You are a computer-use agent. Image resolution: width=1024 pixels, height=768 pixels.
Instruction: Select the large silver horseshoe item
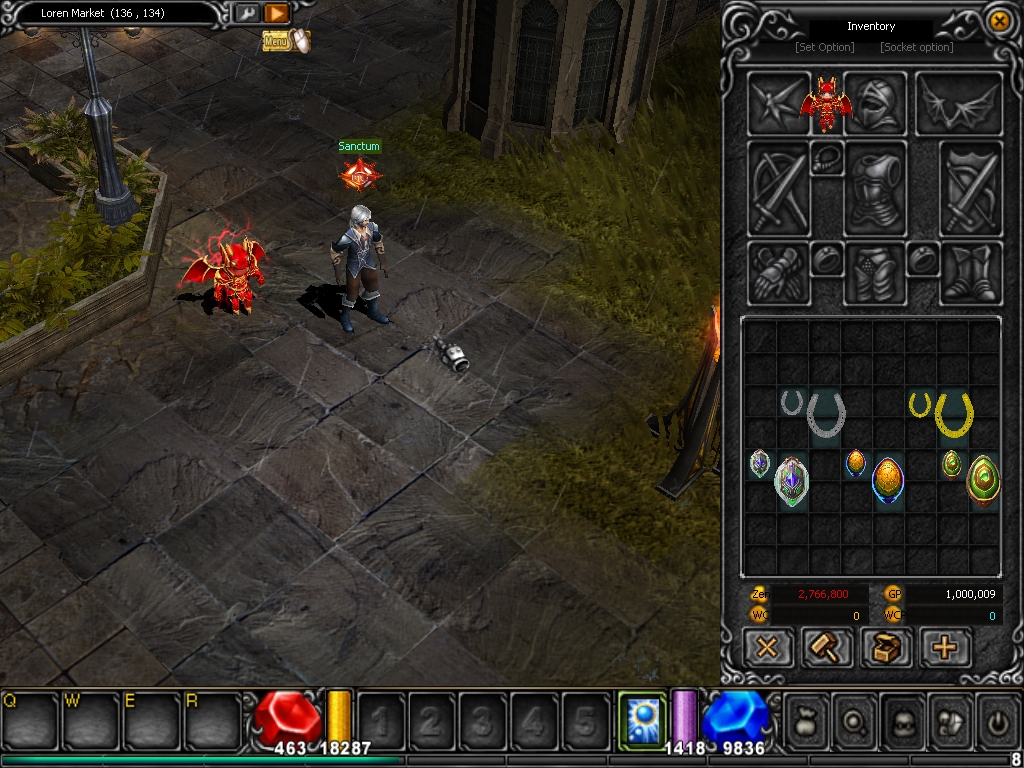tap(826, 414)
